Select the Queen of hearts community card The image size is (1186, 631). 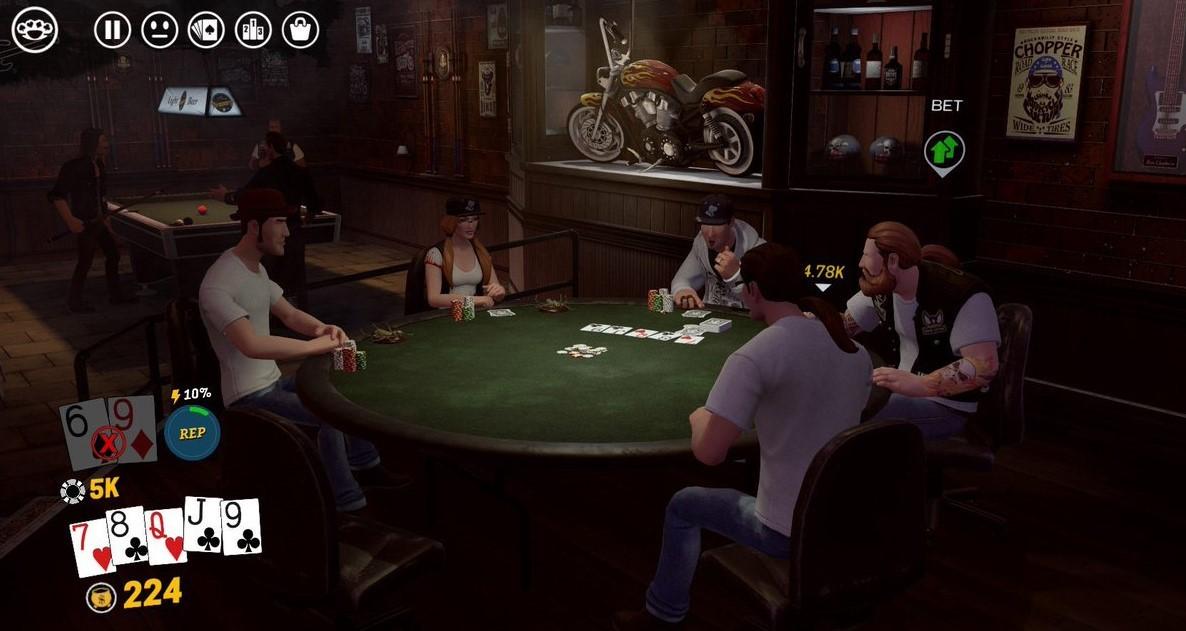click(166, 533)
